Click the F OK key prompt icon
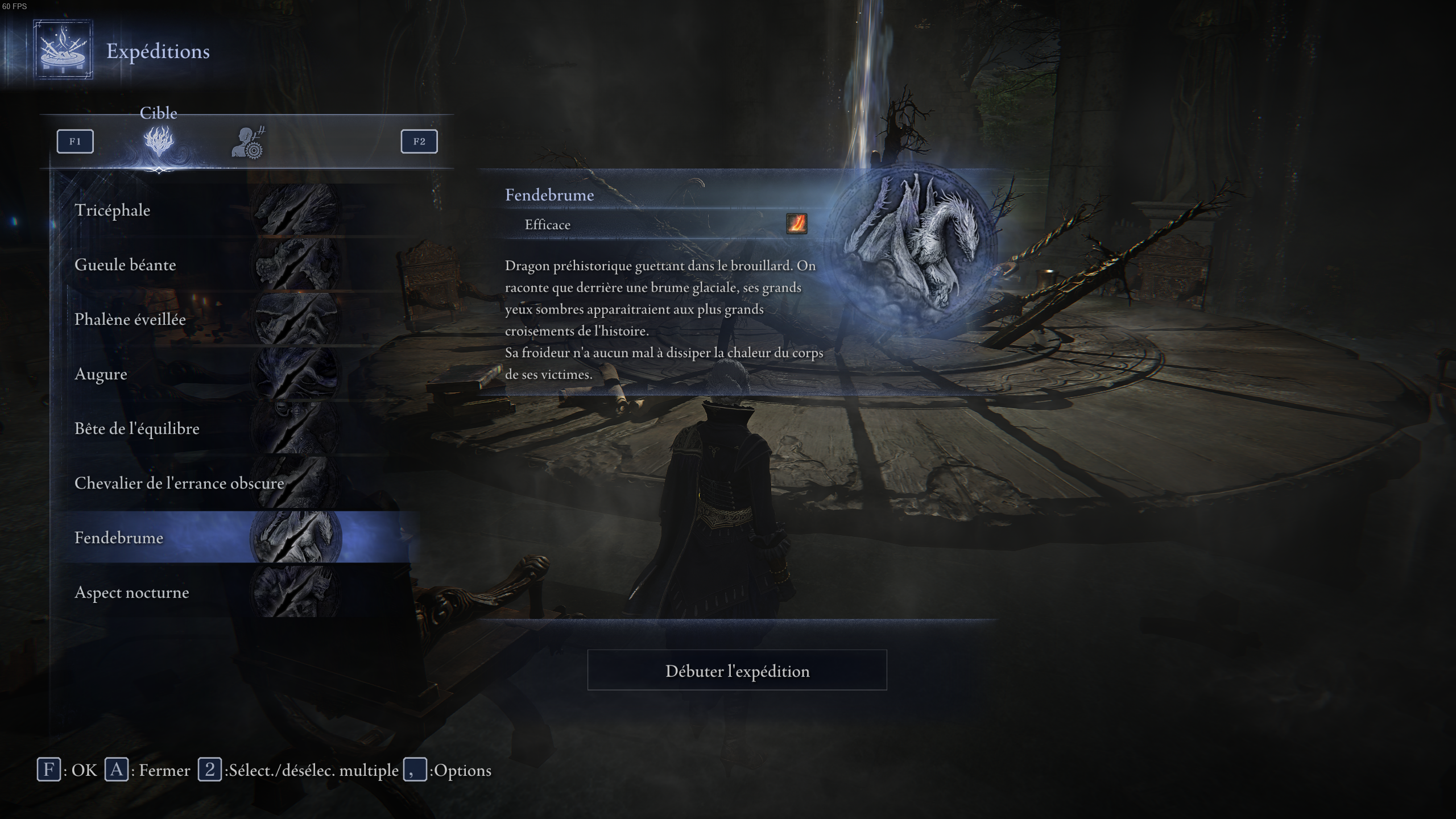Image resolution: width=1456 pixels, height=819 pixels. pyautogui.click(x=50, y=770)
